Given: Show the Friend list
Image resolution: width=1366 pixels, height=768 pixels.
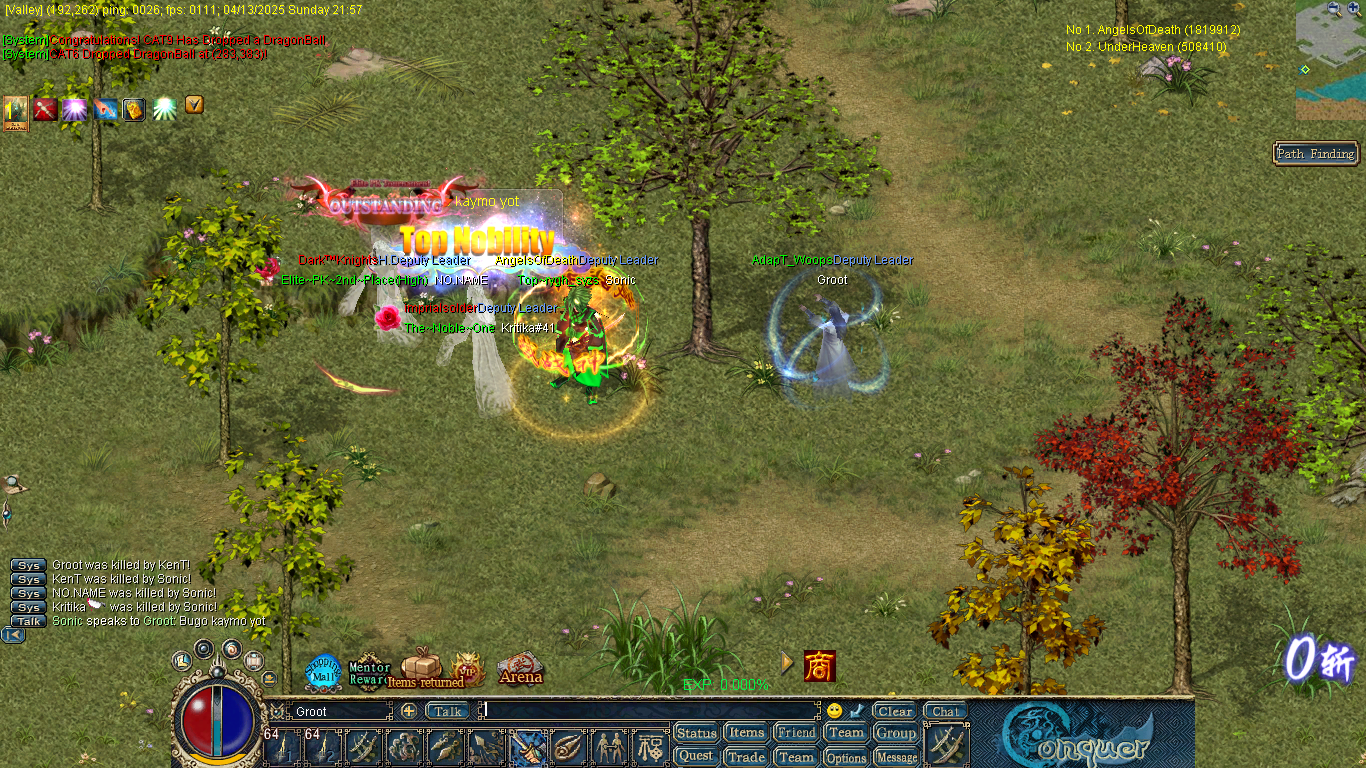Looking at the screenshot, I should point(796,733).
